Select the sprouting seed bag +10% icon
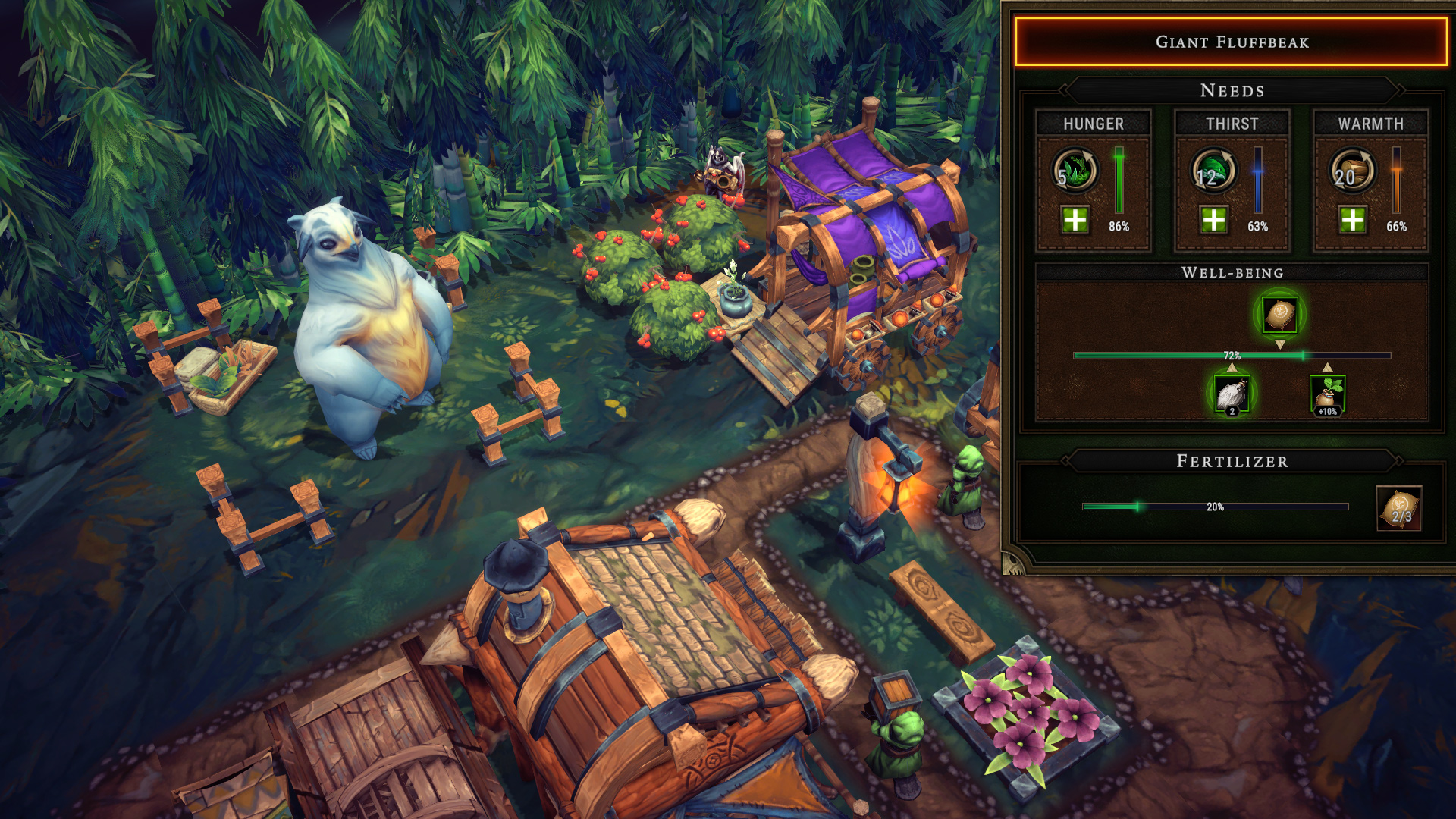Screen dimensions: 1456x819 [x=1327, y=394]
